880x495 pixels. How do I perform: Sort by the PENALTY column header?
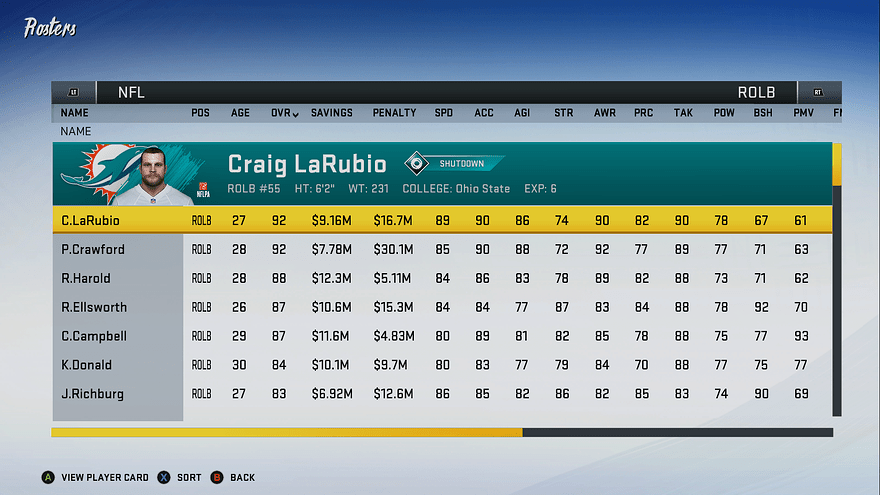394,113
